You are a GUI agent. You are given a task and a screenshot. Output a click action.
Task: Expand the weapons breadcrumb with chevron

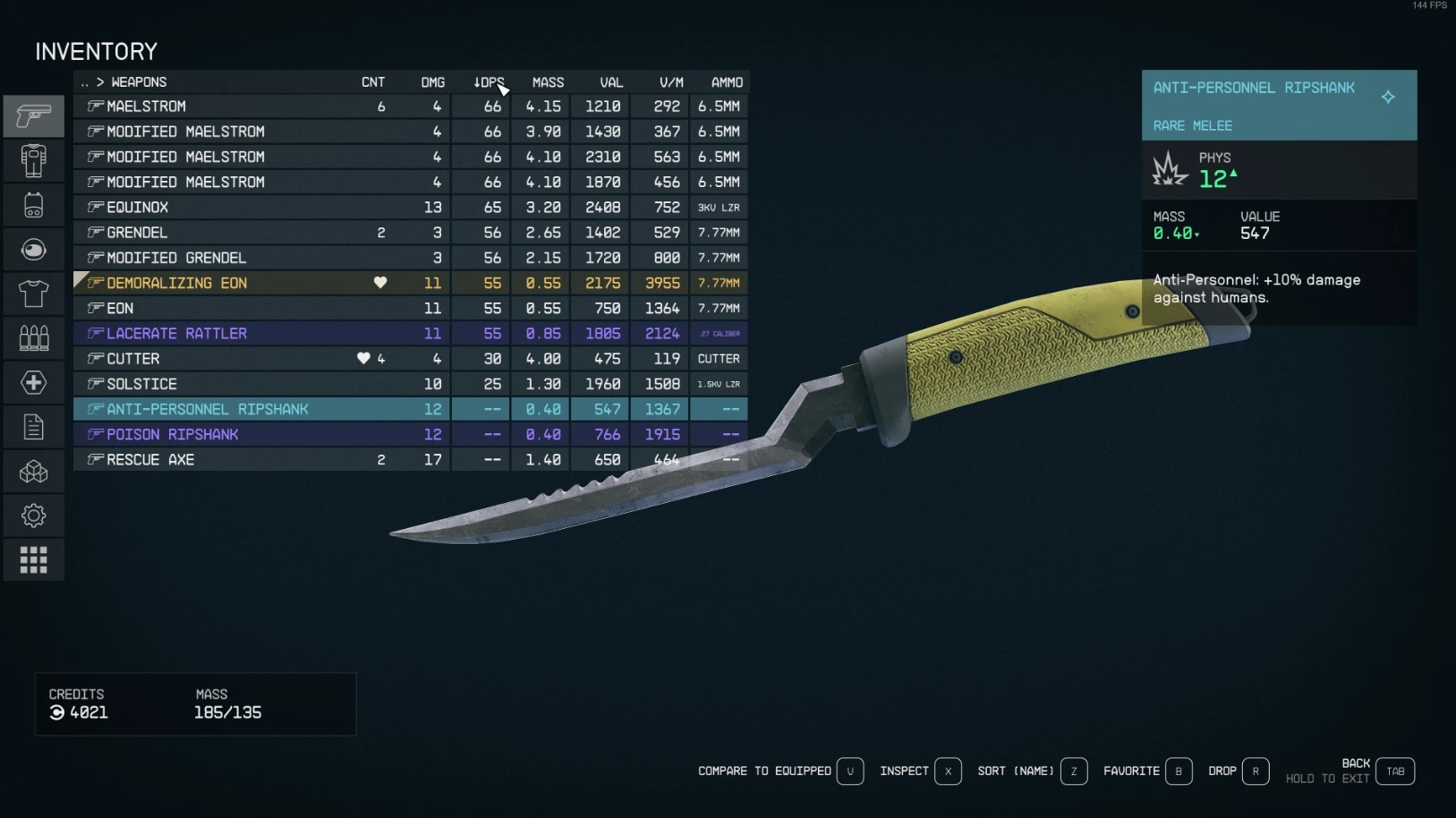(x=100, y=81)
